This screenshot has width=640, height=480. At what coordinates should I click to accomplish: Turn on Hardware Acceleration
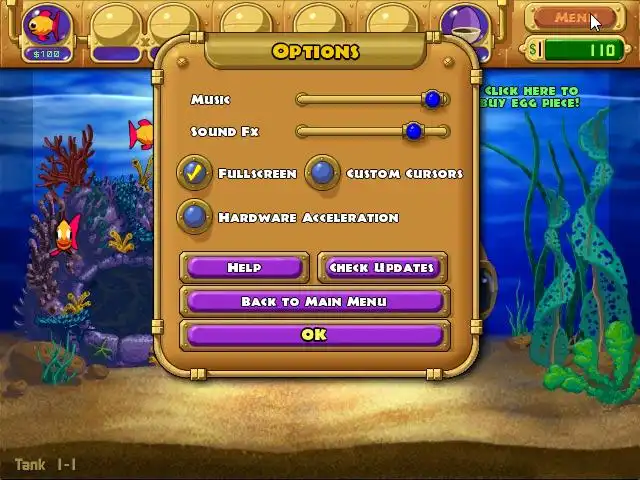click(195, 216)
